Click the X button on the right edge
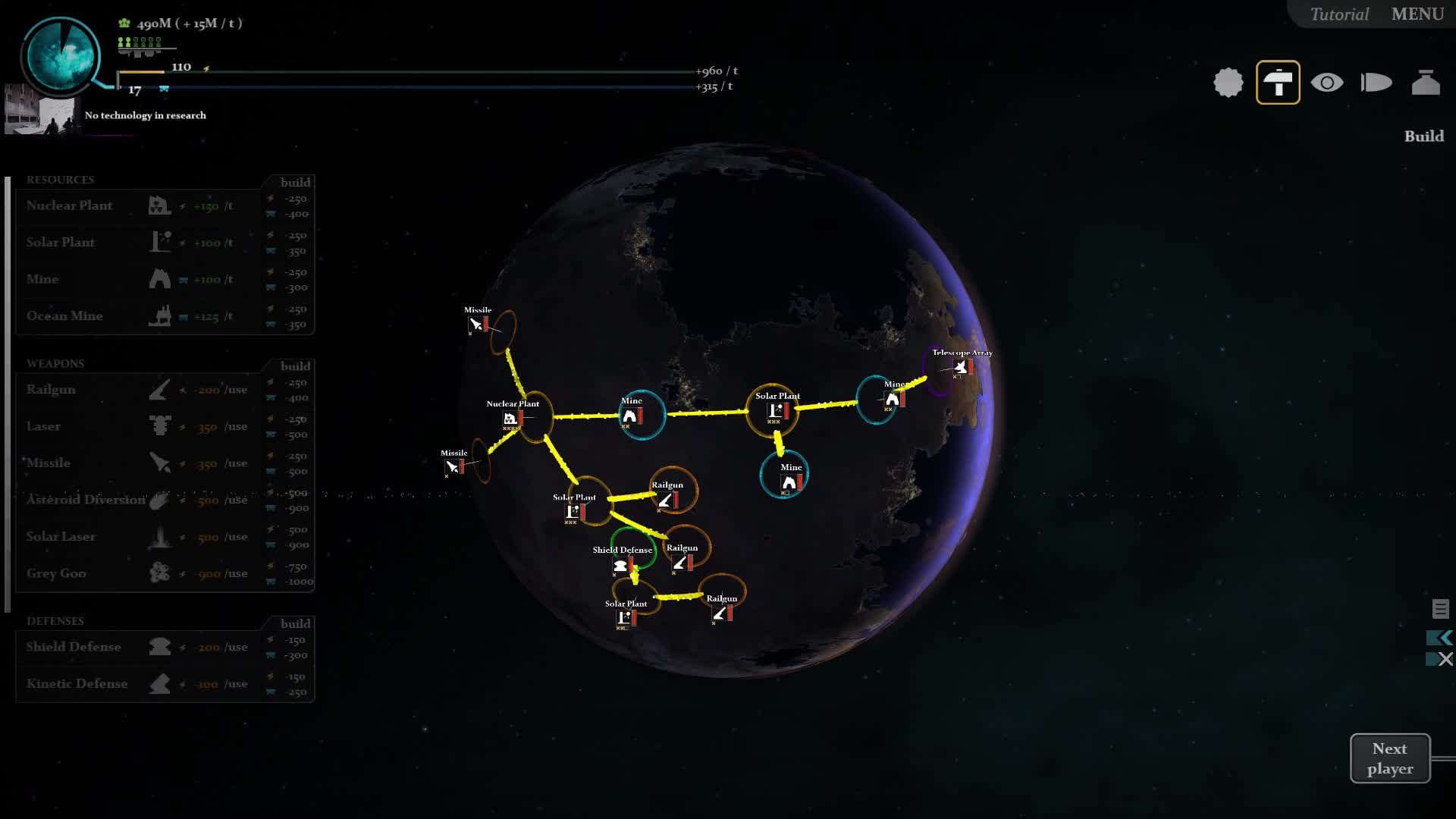This screenshot has height=819, width=1456. [x=1445, y=659]
